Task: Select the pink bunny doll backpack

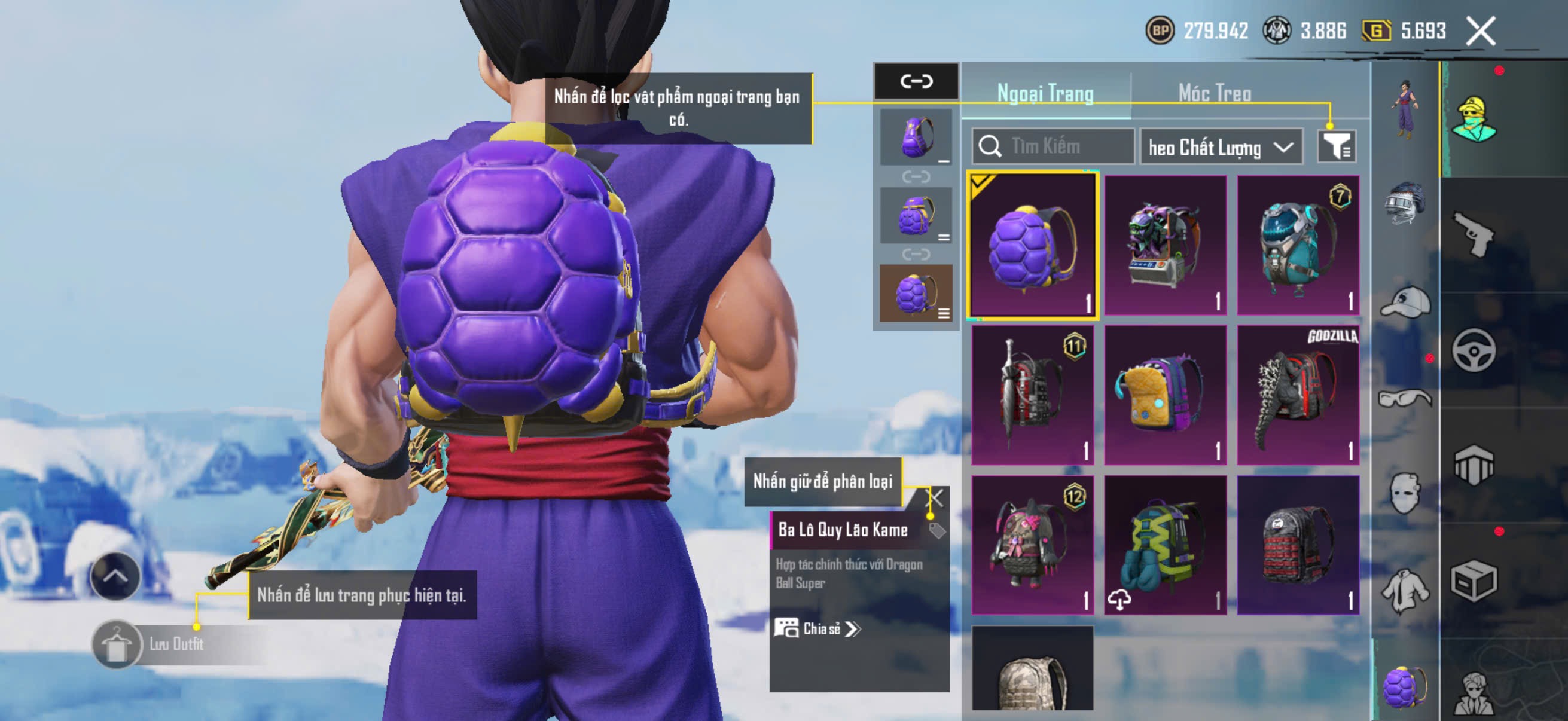Action: coord(1032,545)
